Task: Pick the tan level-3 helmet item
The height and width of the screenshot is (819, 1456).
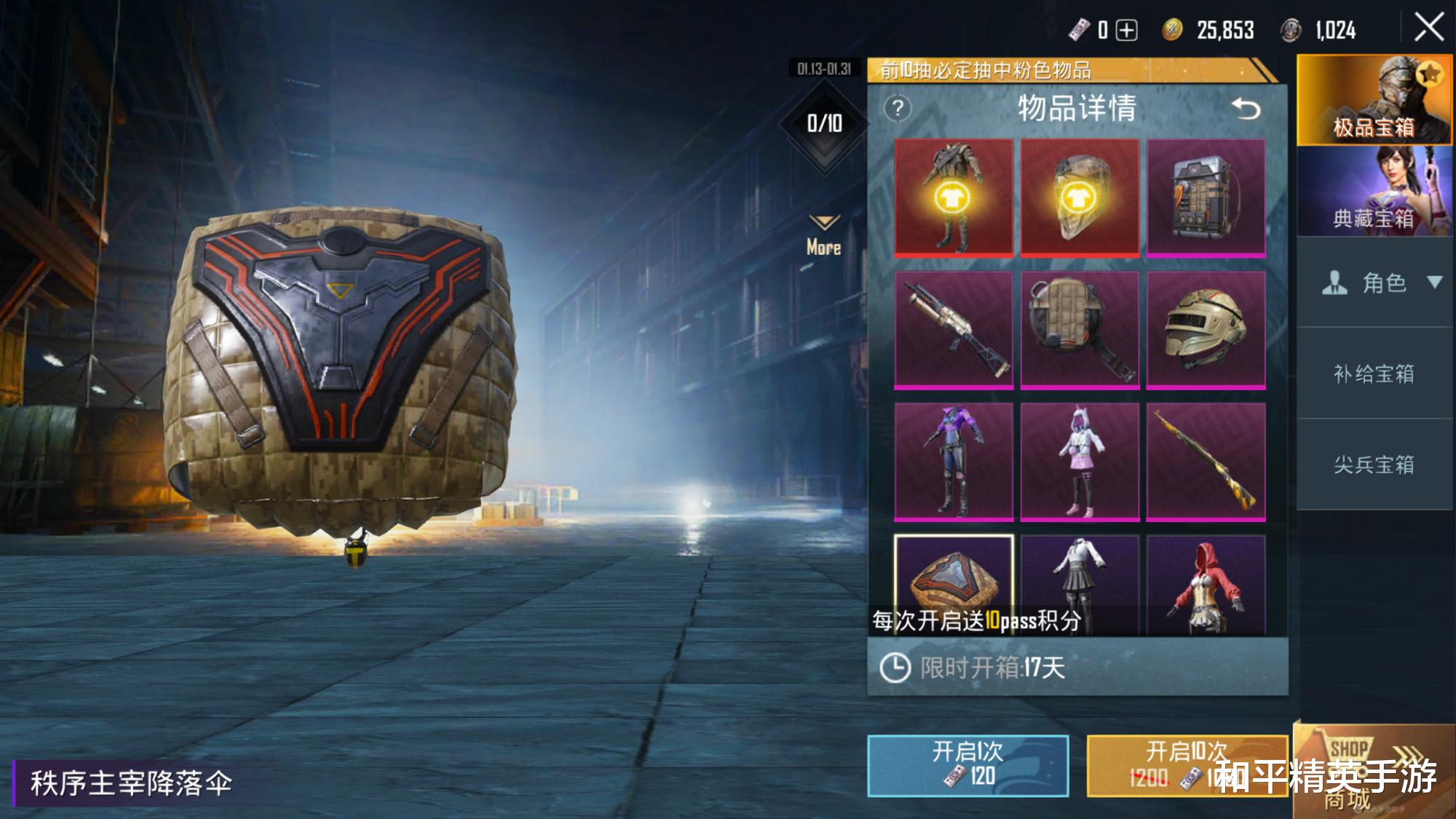Action: click(x=1206, y=329)
